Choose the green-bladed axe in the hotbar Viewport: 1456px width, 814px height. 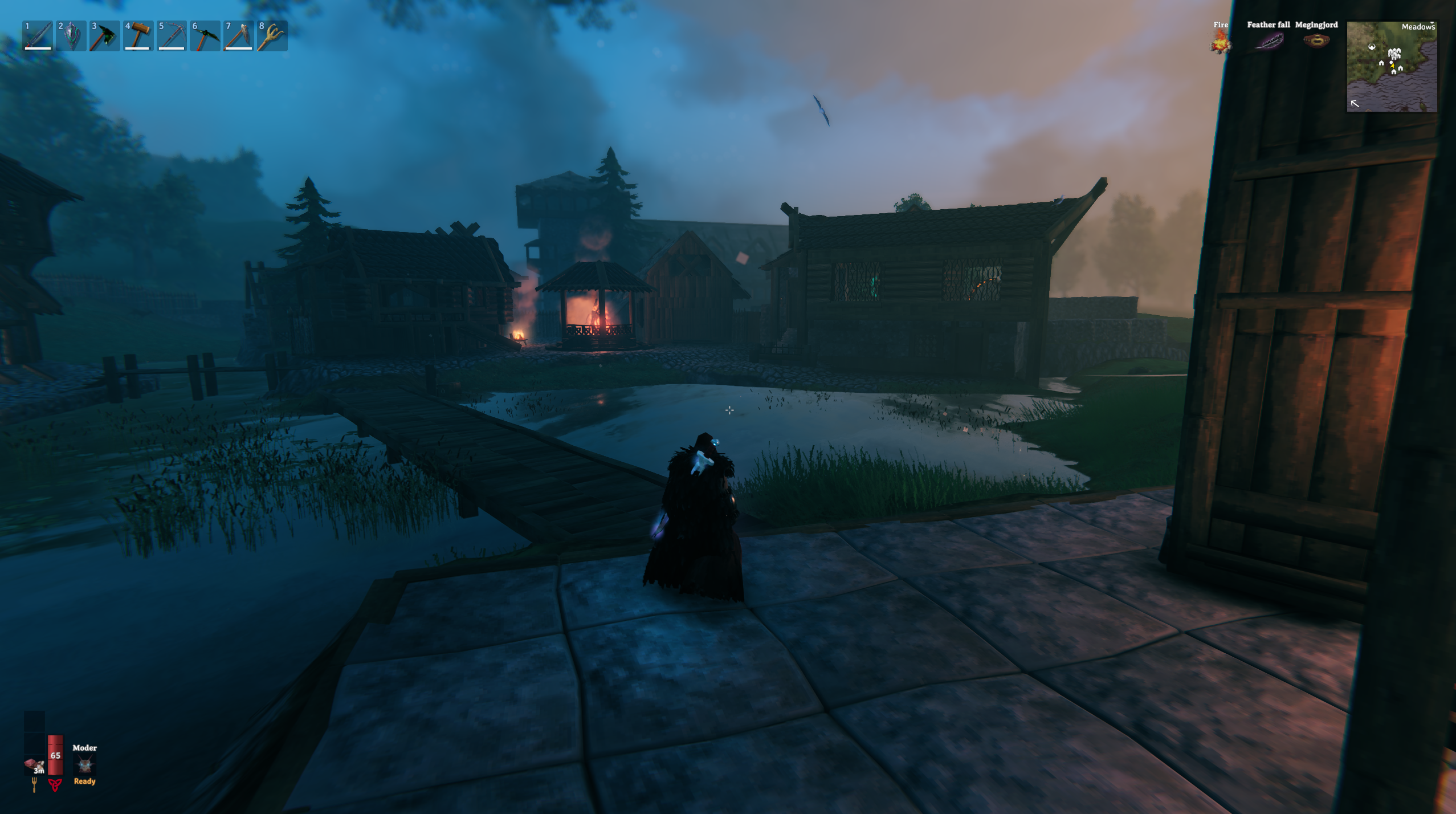(105, 36)
